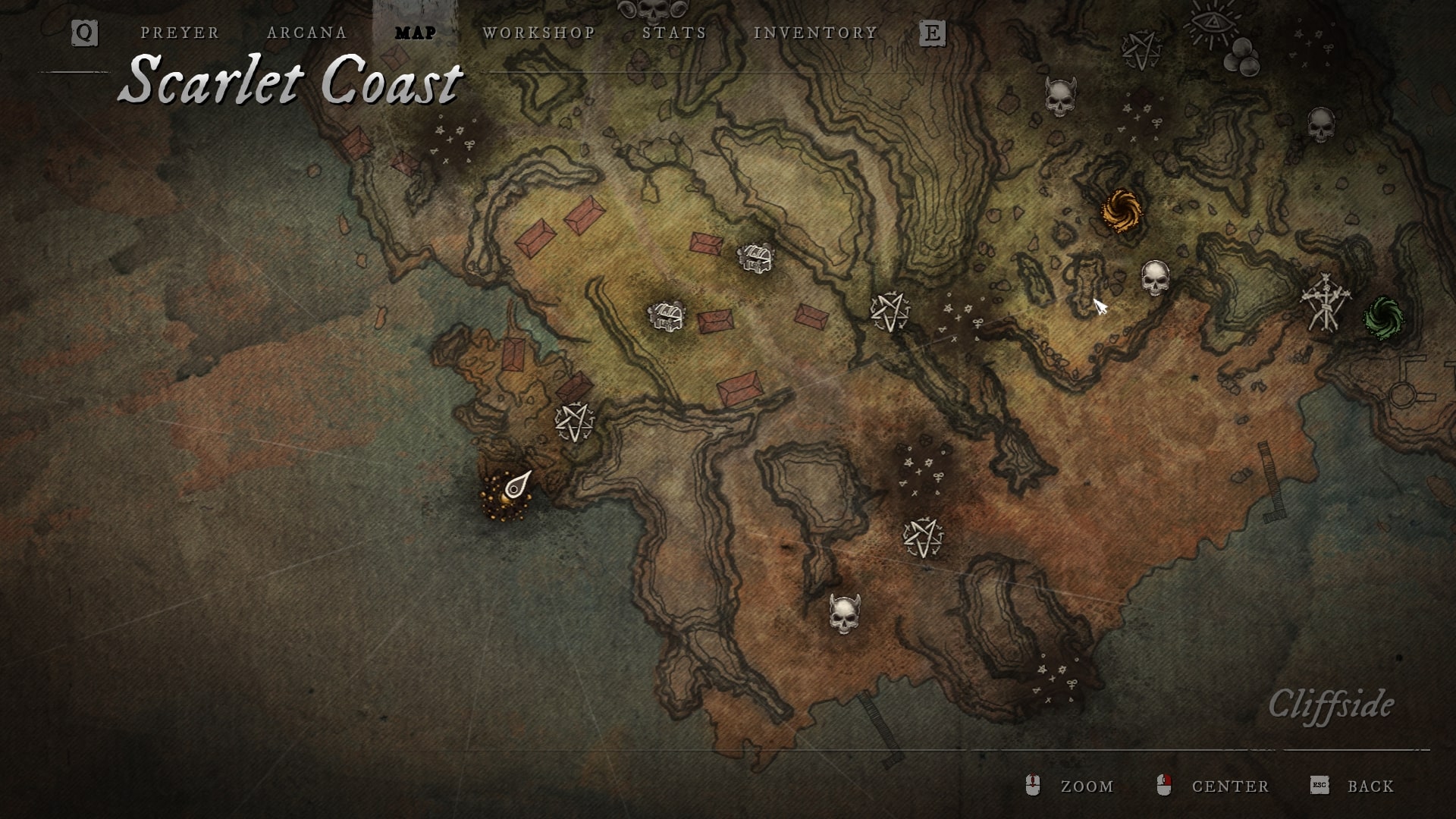Screen dimensions: 1456x819
Task: Choose the green swirl portal marker
Action: point(1383,317)
